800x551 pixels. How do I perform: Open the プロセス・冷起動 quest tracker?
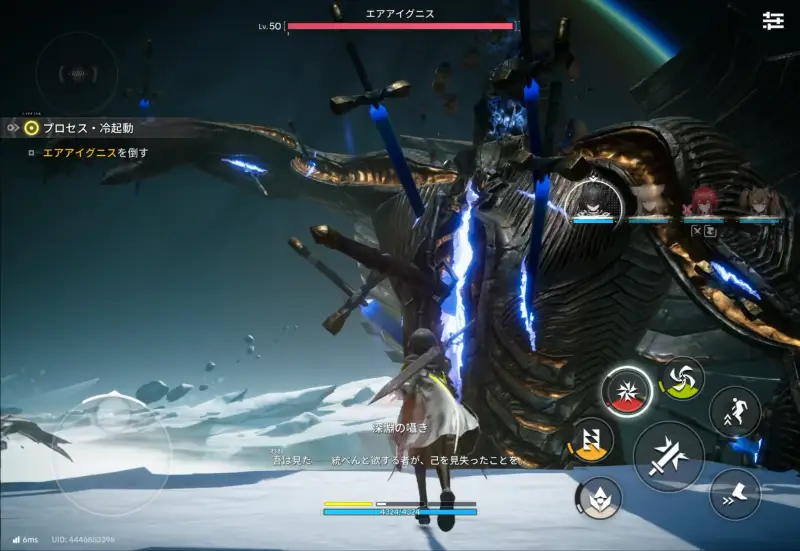point(85,128)
